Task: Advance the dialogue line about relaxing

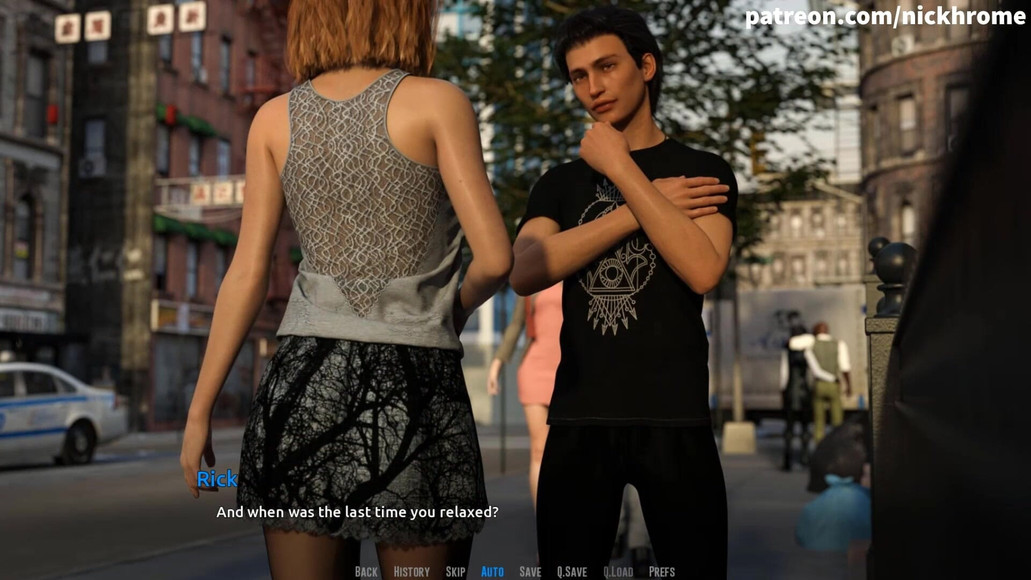Action: [x=357, y=512]
